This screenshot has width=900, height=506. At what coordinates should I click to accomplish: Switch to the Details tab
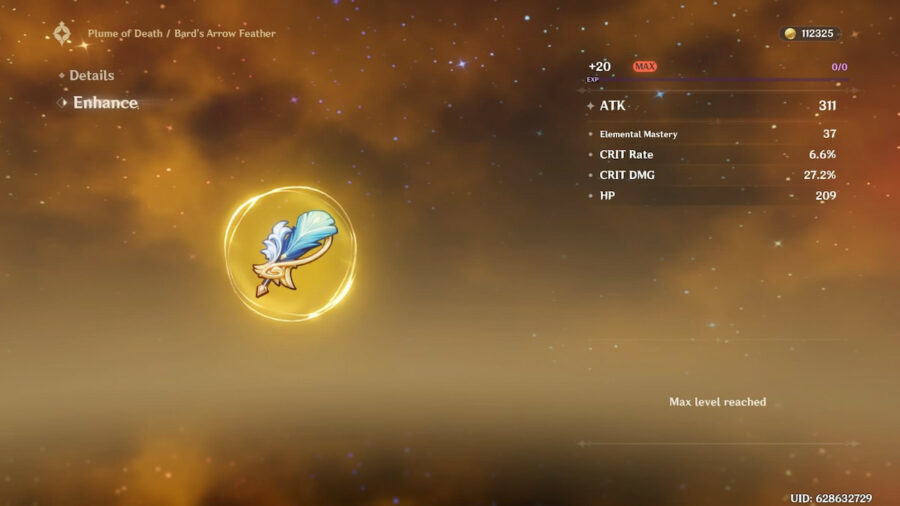point(91,76)
